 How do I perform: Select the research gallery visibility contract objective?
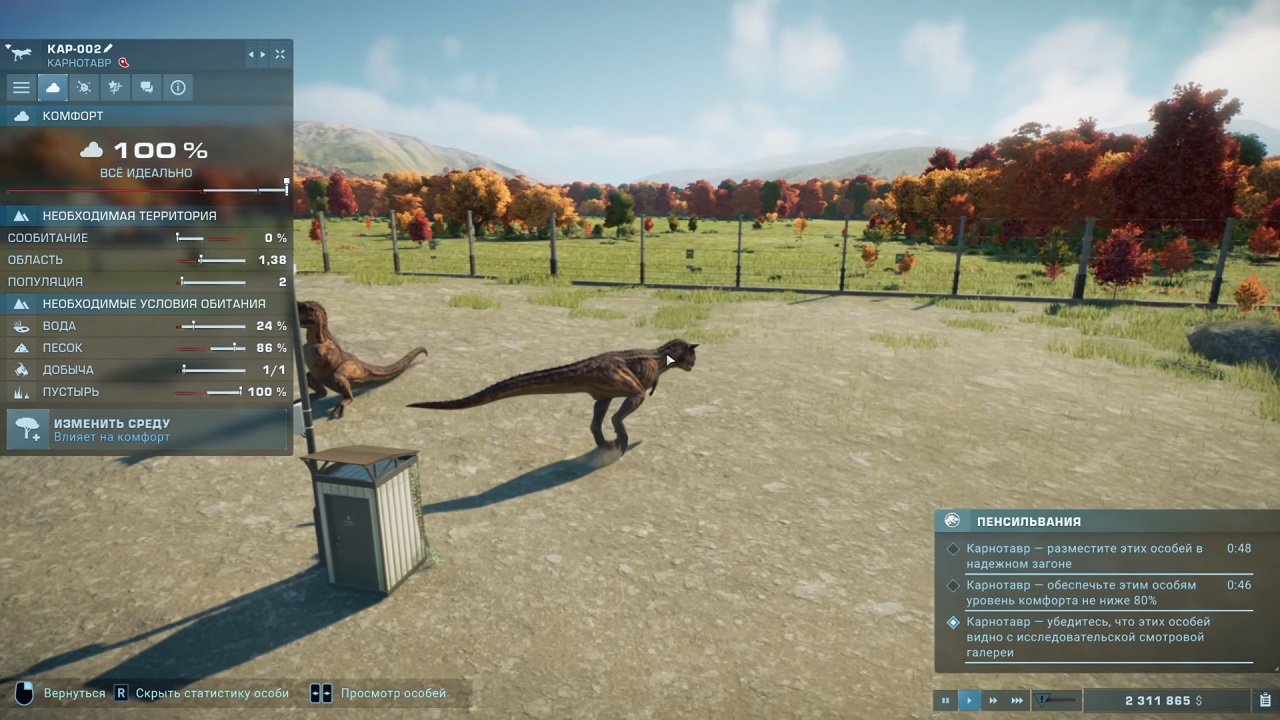(x=1085, y=637)
